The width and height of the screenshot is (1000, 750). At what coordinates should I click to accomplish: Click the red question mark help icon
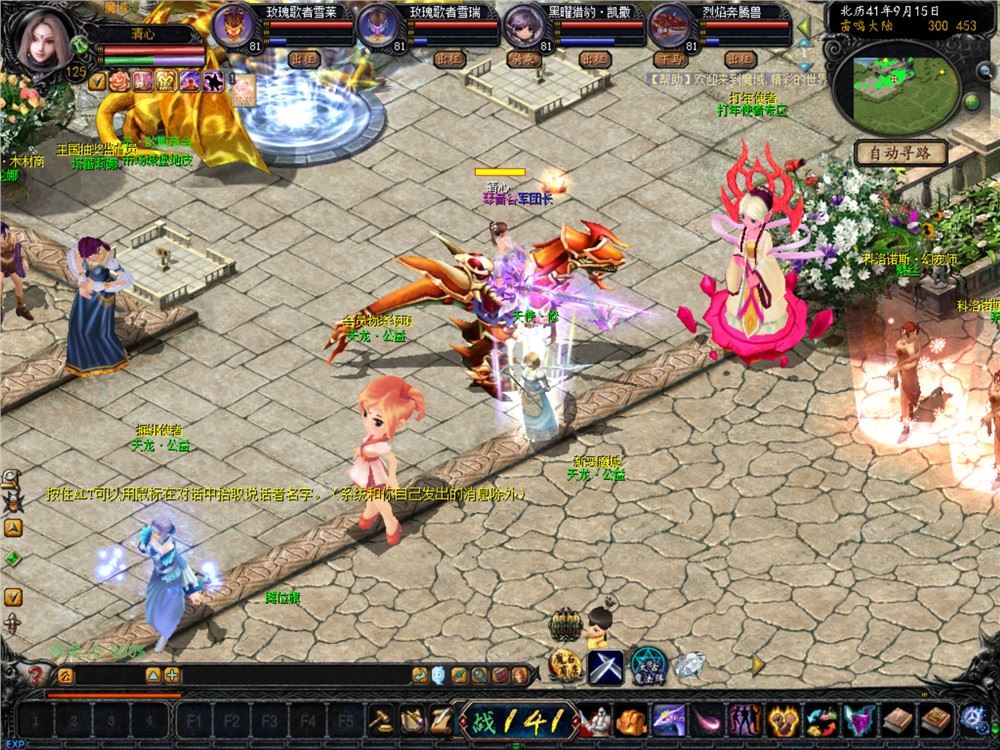click(x=37, y=675)
